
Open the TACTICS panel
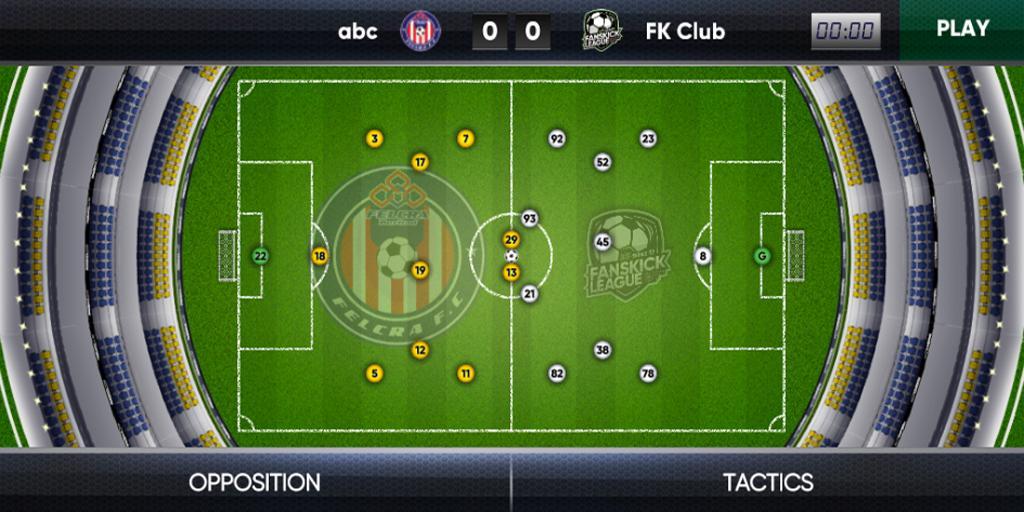tap(768, 482)
